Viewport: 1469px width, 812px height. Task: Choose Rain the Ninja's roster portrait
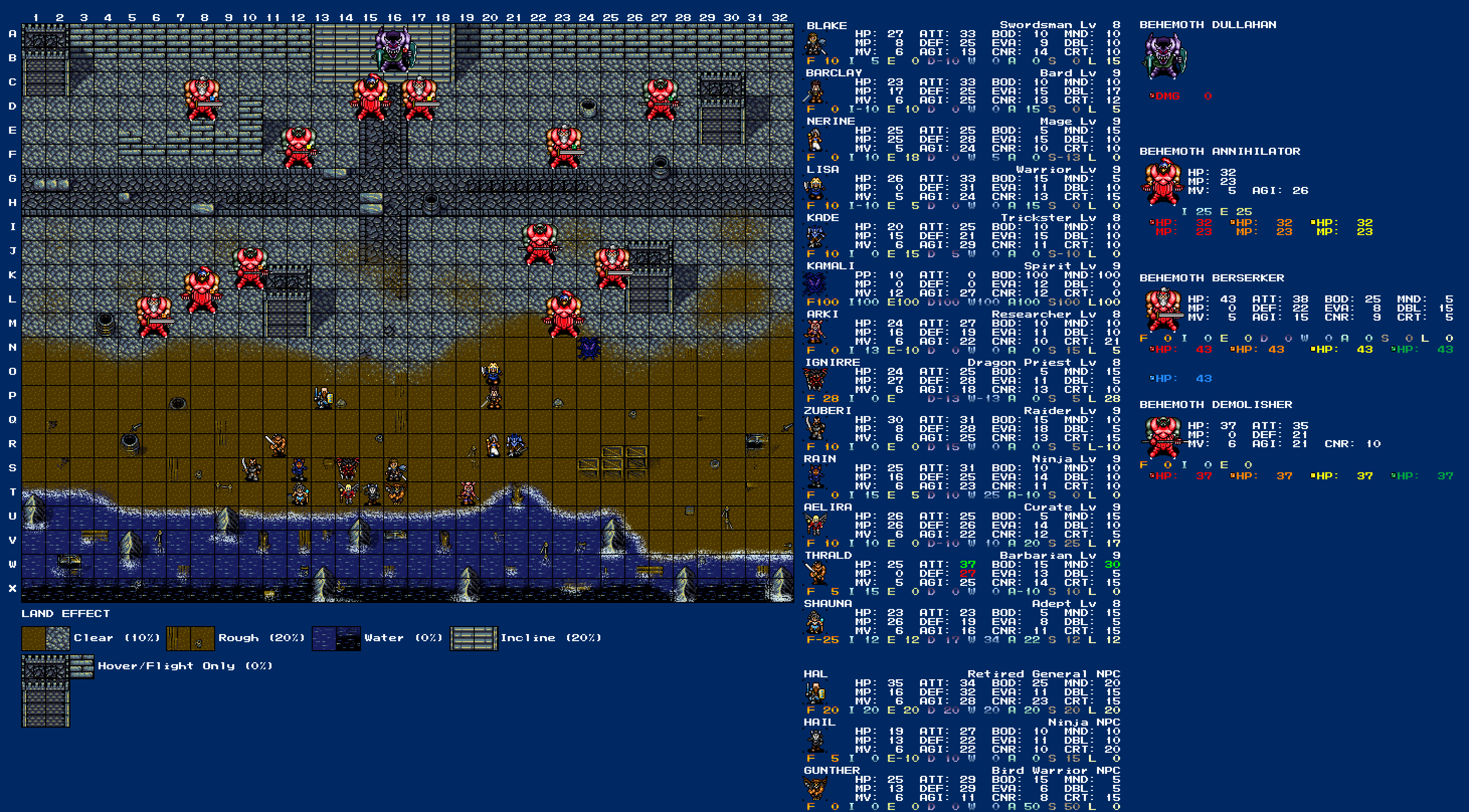click(815, 477)
